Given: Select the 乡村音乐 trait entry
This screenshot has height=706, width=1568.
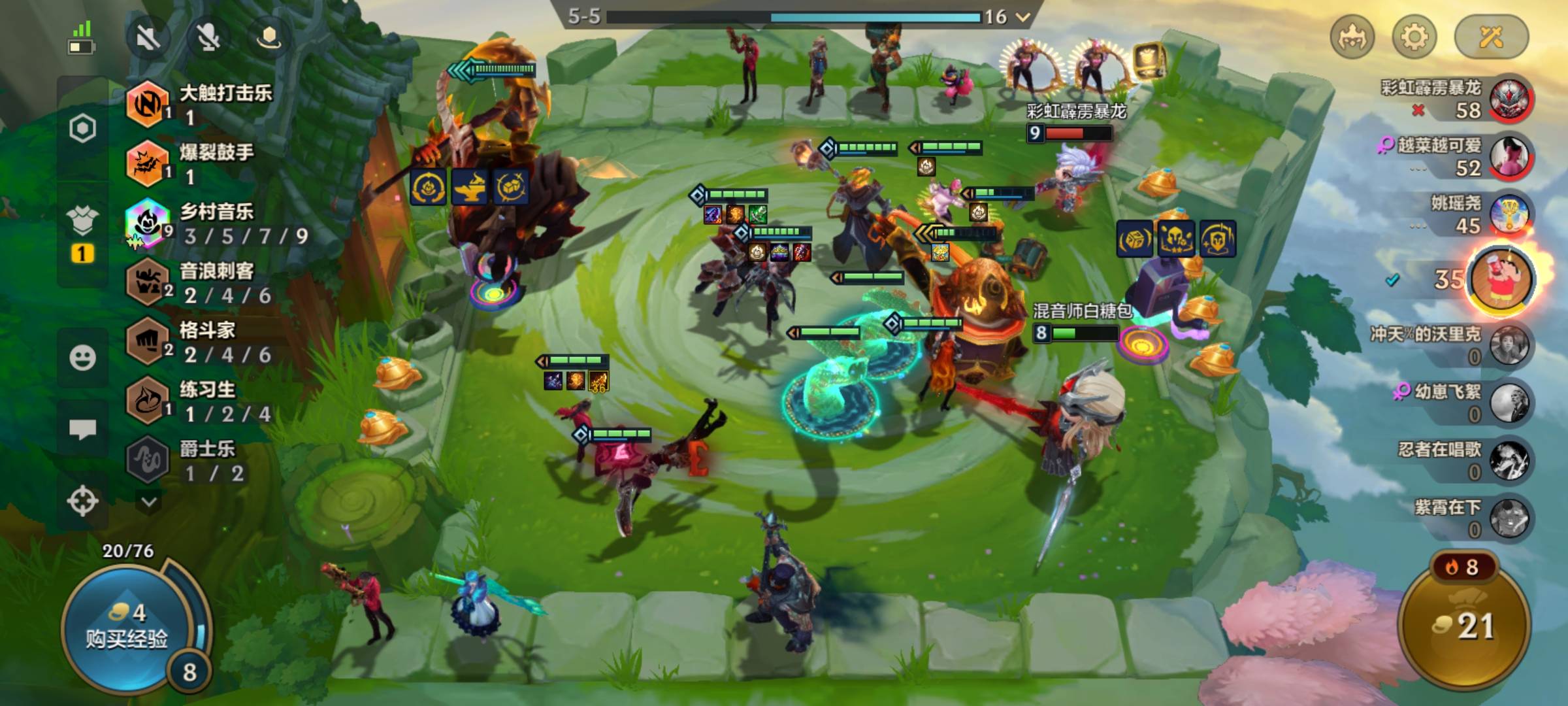Looking at the screenshot, I should 216,224.
